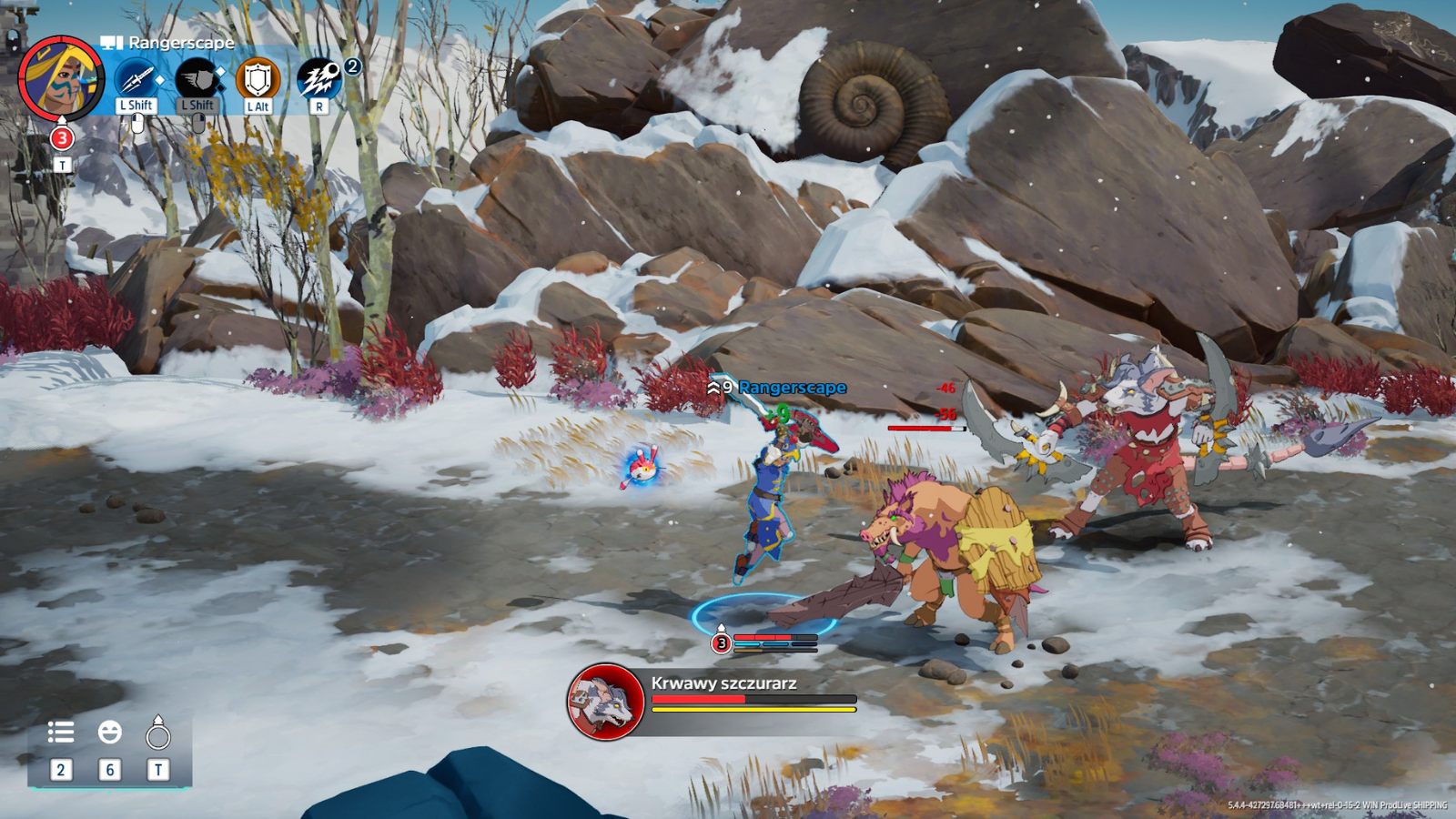Select the Krwawy szczurarz boss portrait
This screenshot has width=1456, height=819.
coord(605,701)
